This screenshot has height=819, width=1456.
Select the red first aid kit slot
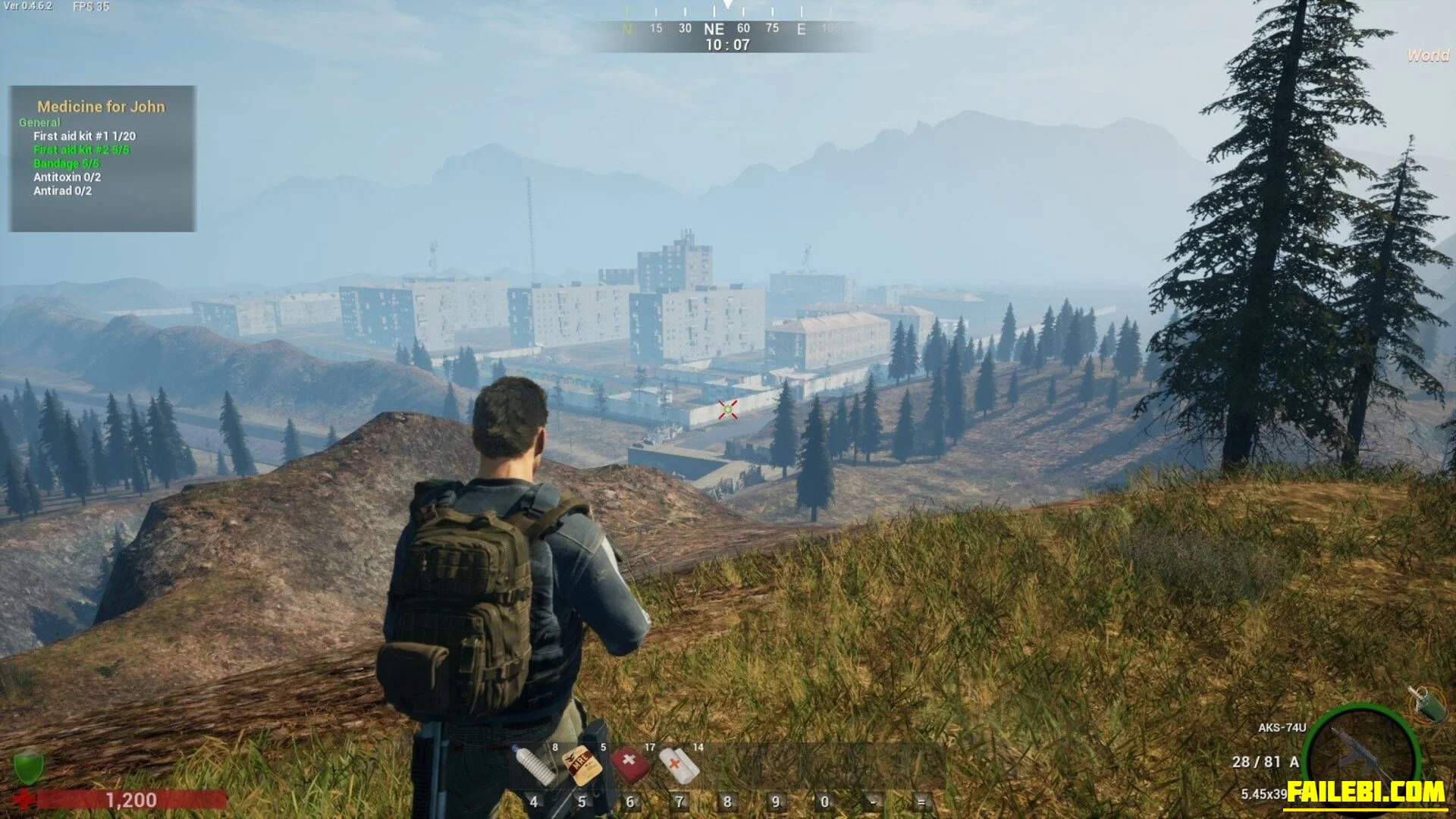(629, 764)
